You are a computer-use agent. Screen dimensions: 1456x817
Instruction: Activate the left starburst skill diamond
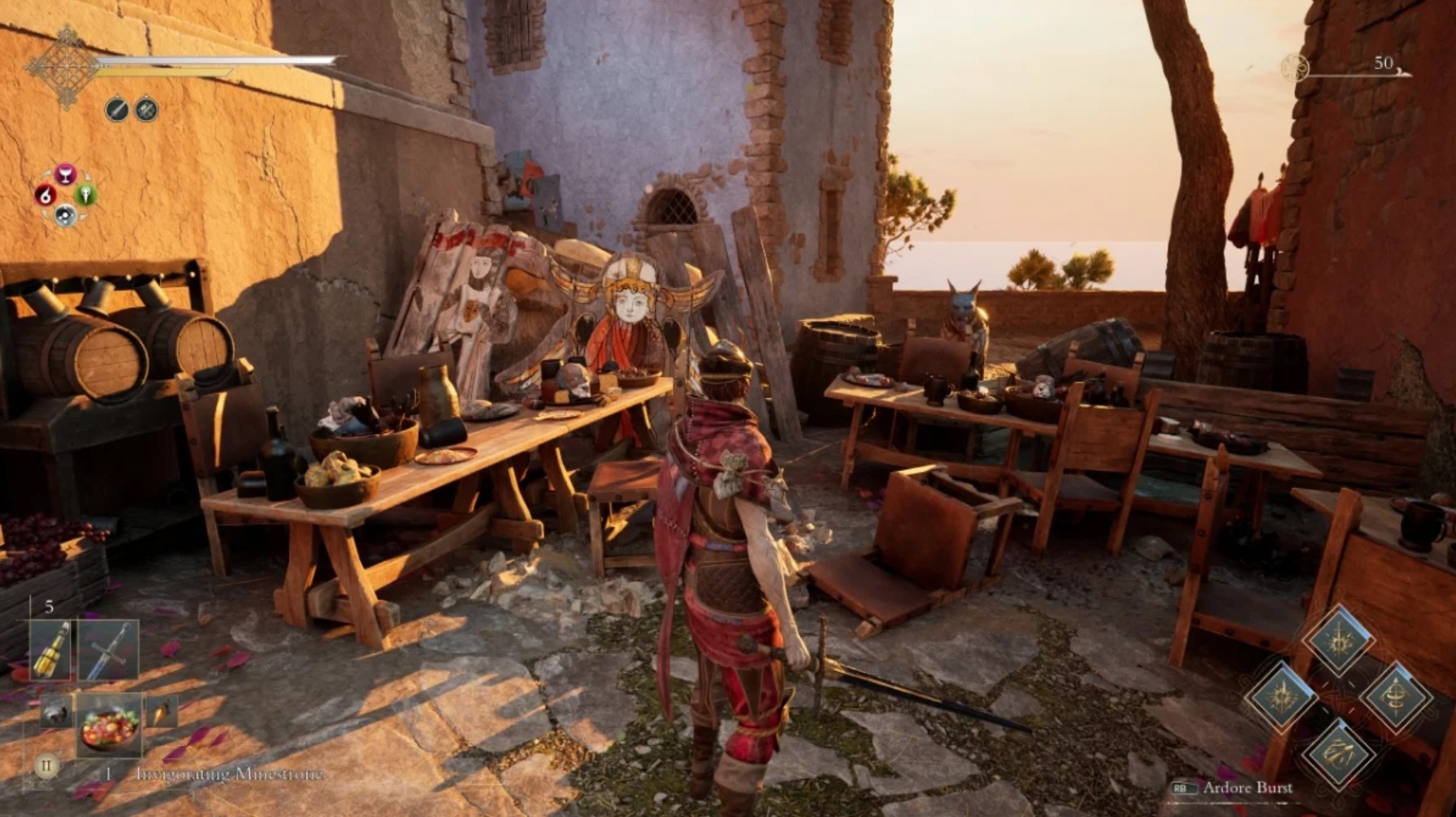click(1282, 696)
